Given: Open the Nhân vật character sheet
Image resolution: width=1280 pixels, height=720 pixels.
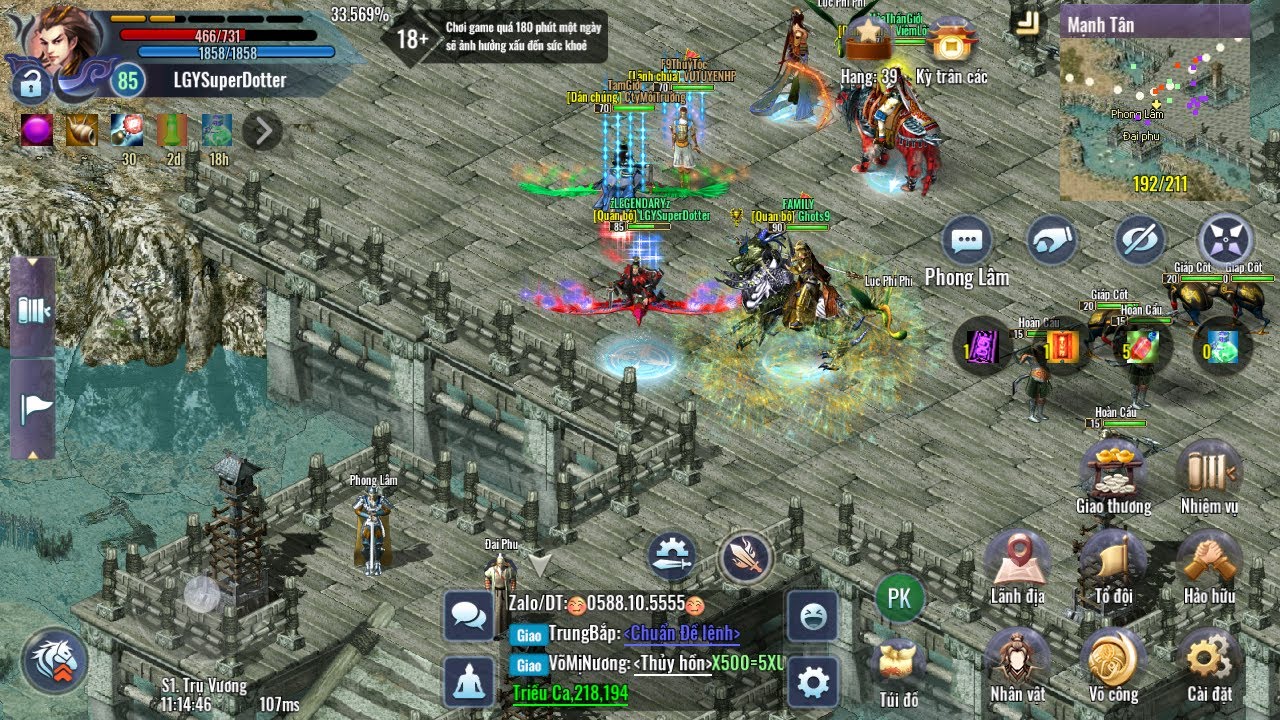Looking at the screenshot, I should pyautogui.click(x=1017, y=659).
